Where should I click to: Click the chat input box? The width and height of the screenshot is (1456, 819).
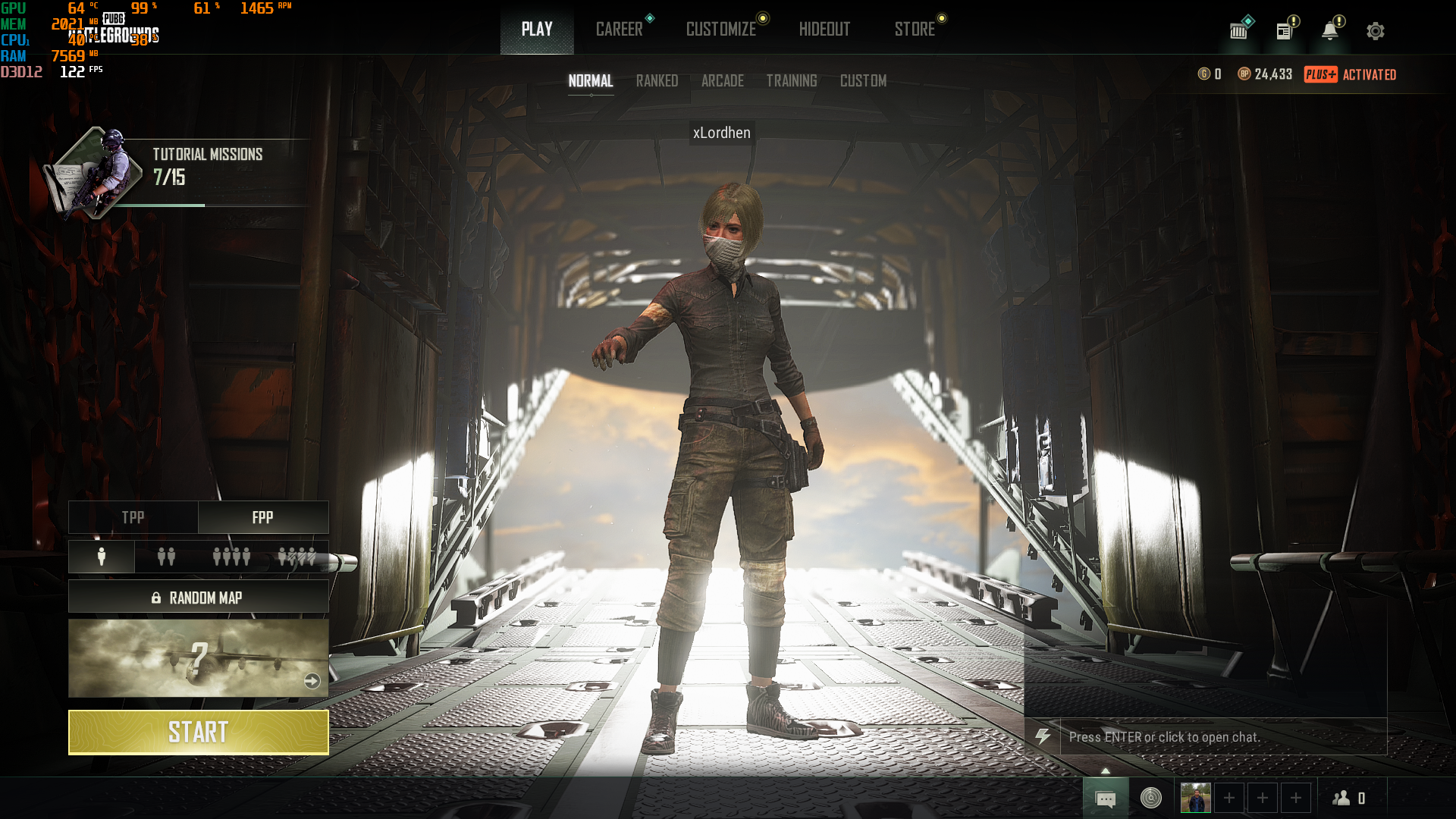(1221, 736)
